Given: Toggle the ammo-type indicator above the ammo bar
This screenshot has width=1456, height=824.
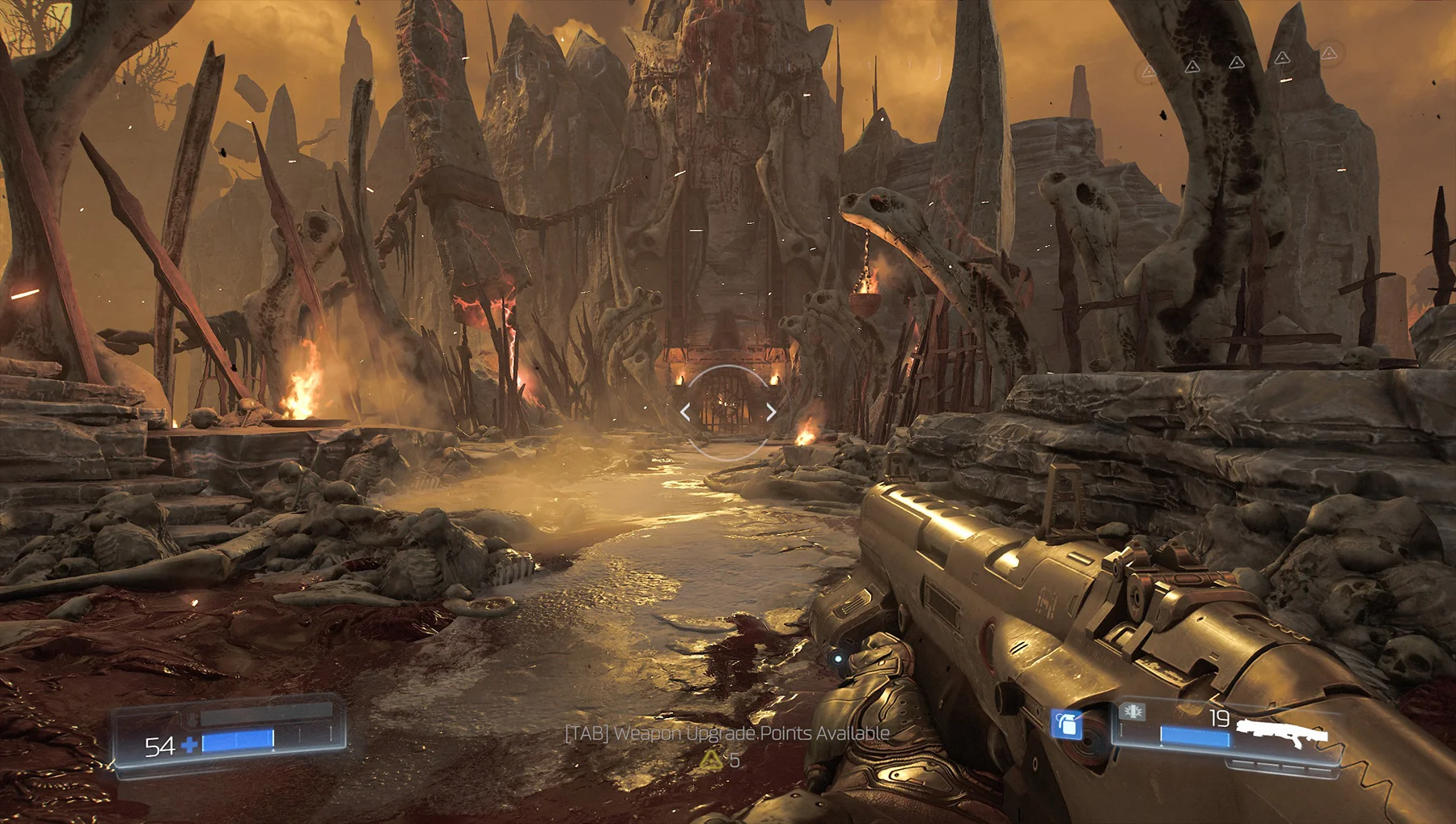Looking at the screenshot, I should (x=1132, y=712).
